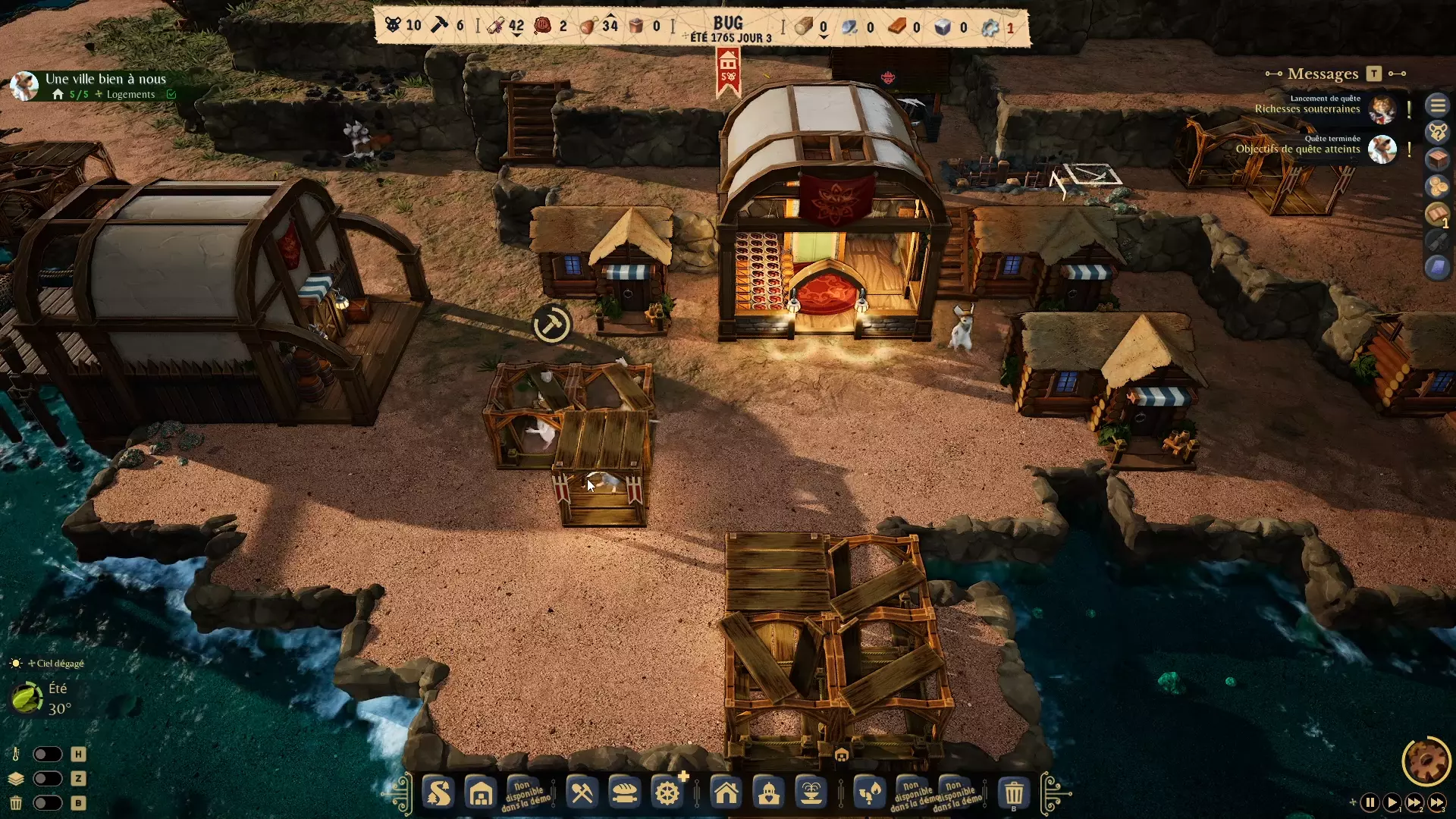1456x819 pixels.
Task: Select the industry gear category with plus badge
Action: 667,794
